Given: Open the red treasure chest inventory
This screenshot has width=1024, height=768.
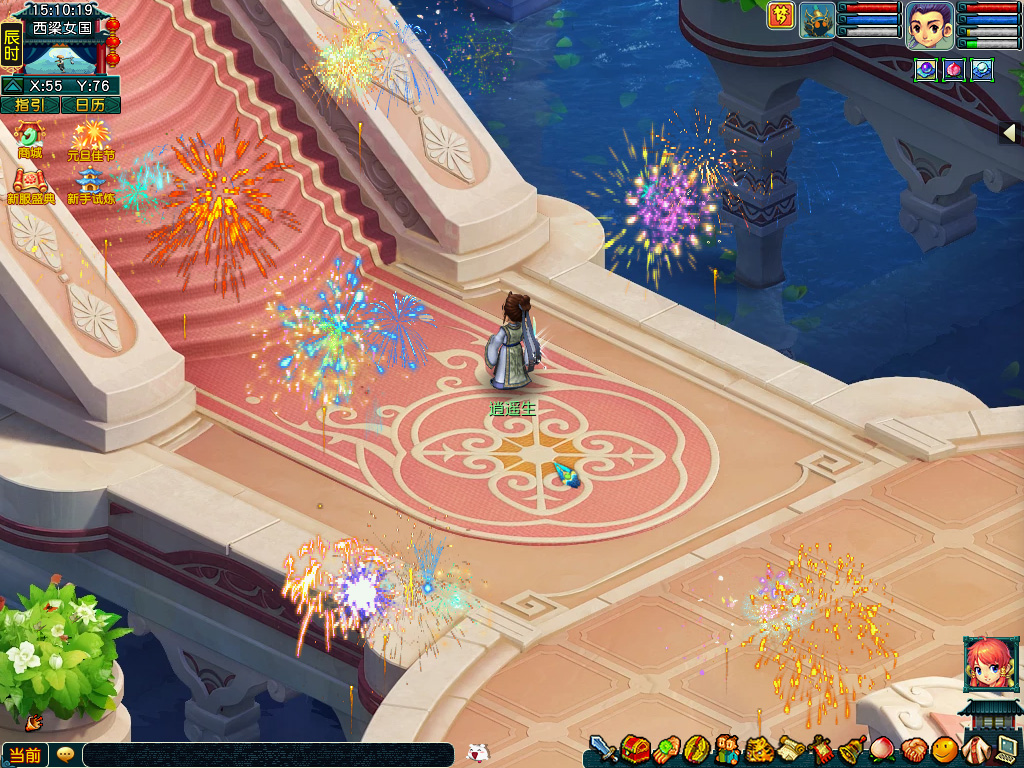Looking at the screenshot, I should click(x=634, y=749).
